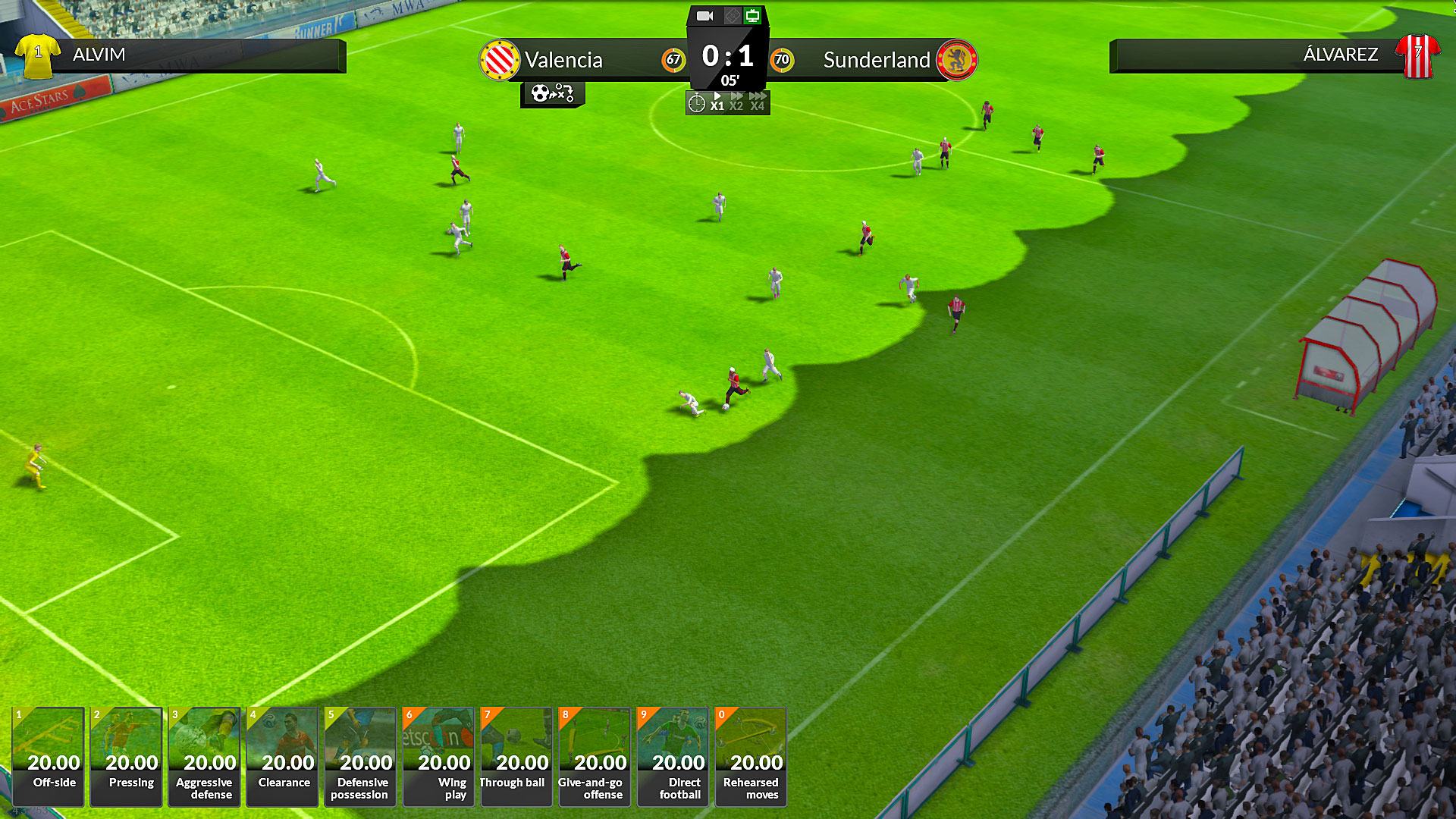Set match speed to X4
Viewport: 1456px width, 819px height.
(x=757, y=102)
